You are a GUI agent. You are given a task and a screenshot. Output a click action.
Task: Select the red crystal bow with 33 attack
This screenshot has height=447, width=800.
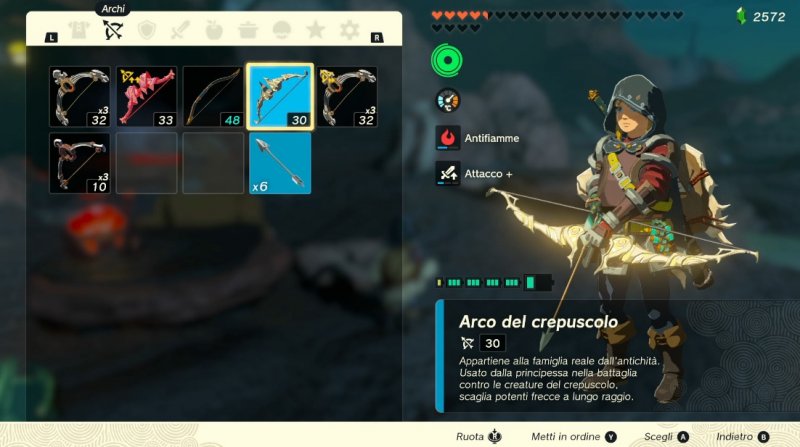147,97
